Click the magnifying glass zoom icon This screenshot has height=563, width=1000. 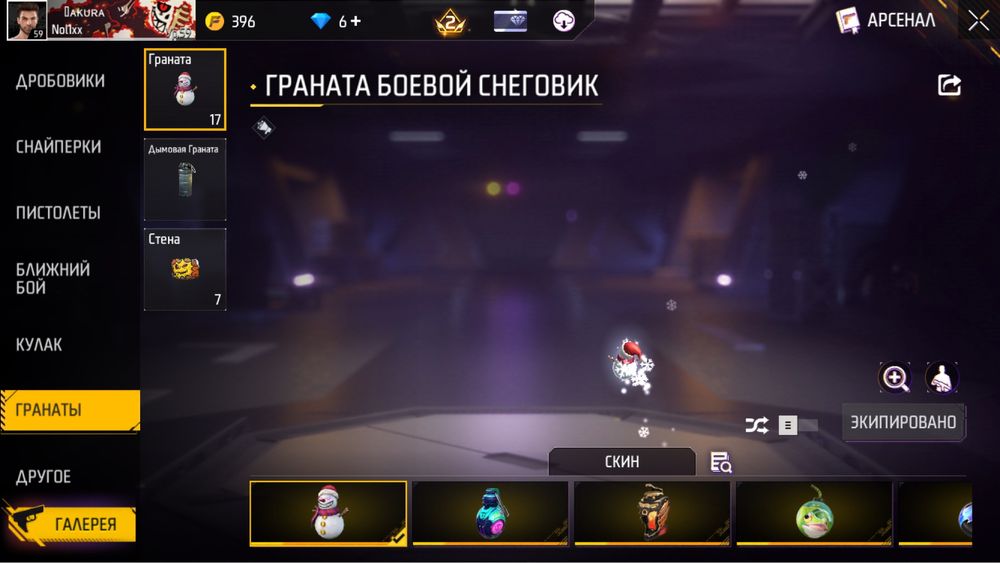(x=895, y=378)
